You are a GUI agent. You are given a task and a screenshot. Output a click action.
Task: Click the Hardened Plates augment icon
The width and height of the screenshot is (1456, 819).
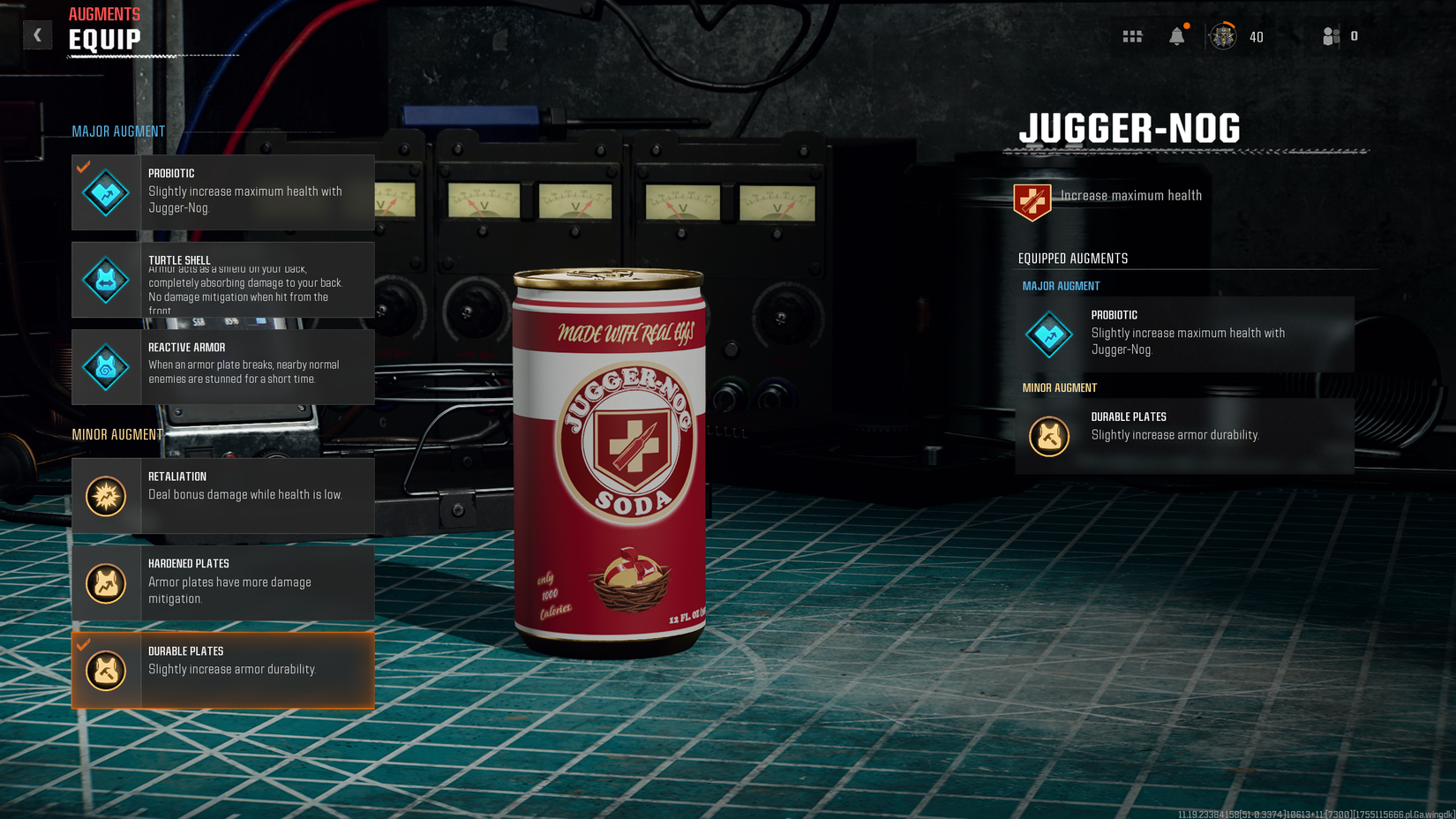[x=105, y=582]
